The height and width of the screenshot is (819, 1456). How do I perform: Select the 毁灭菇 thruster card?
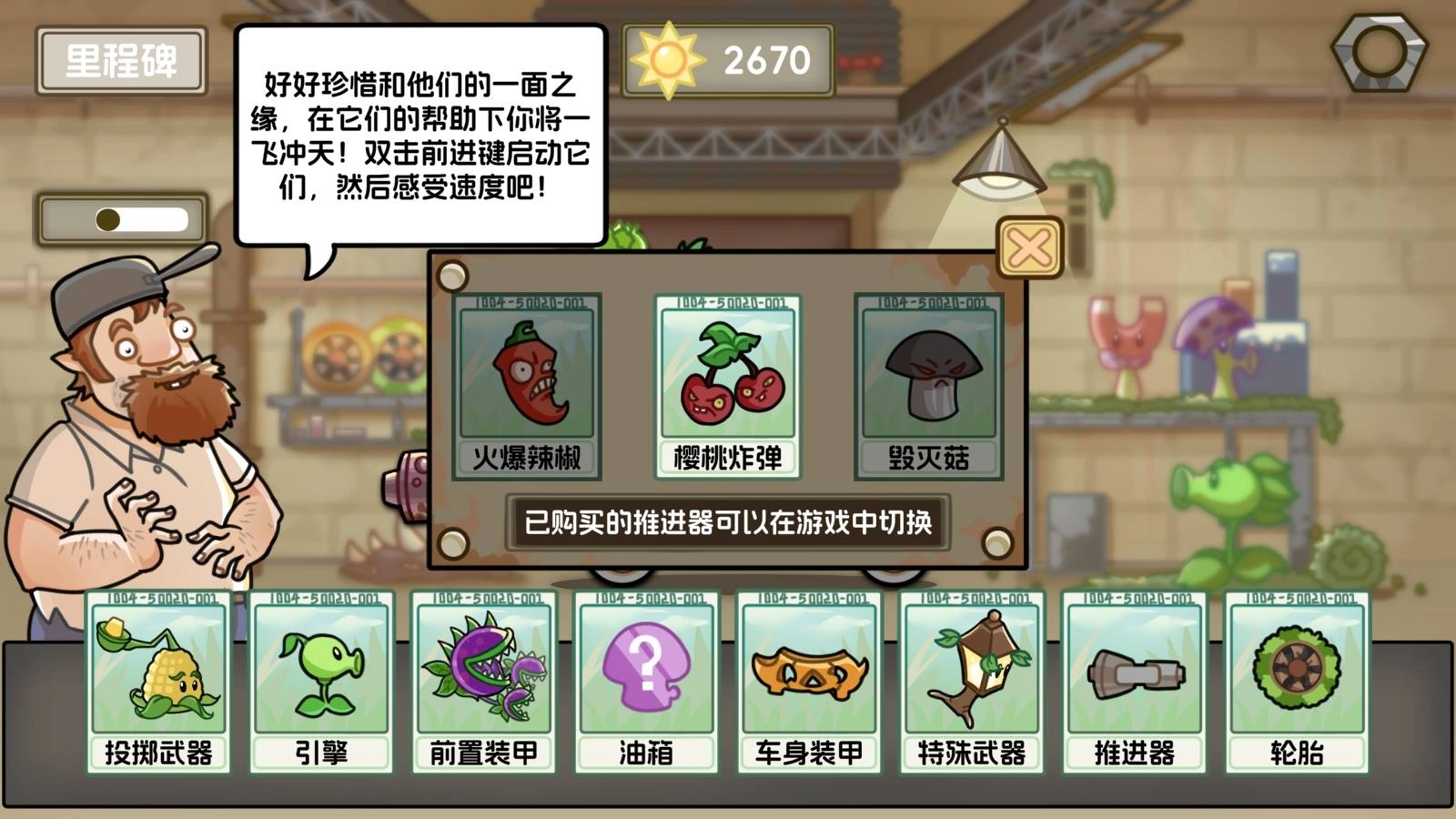click(x=925, y=382)
